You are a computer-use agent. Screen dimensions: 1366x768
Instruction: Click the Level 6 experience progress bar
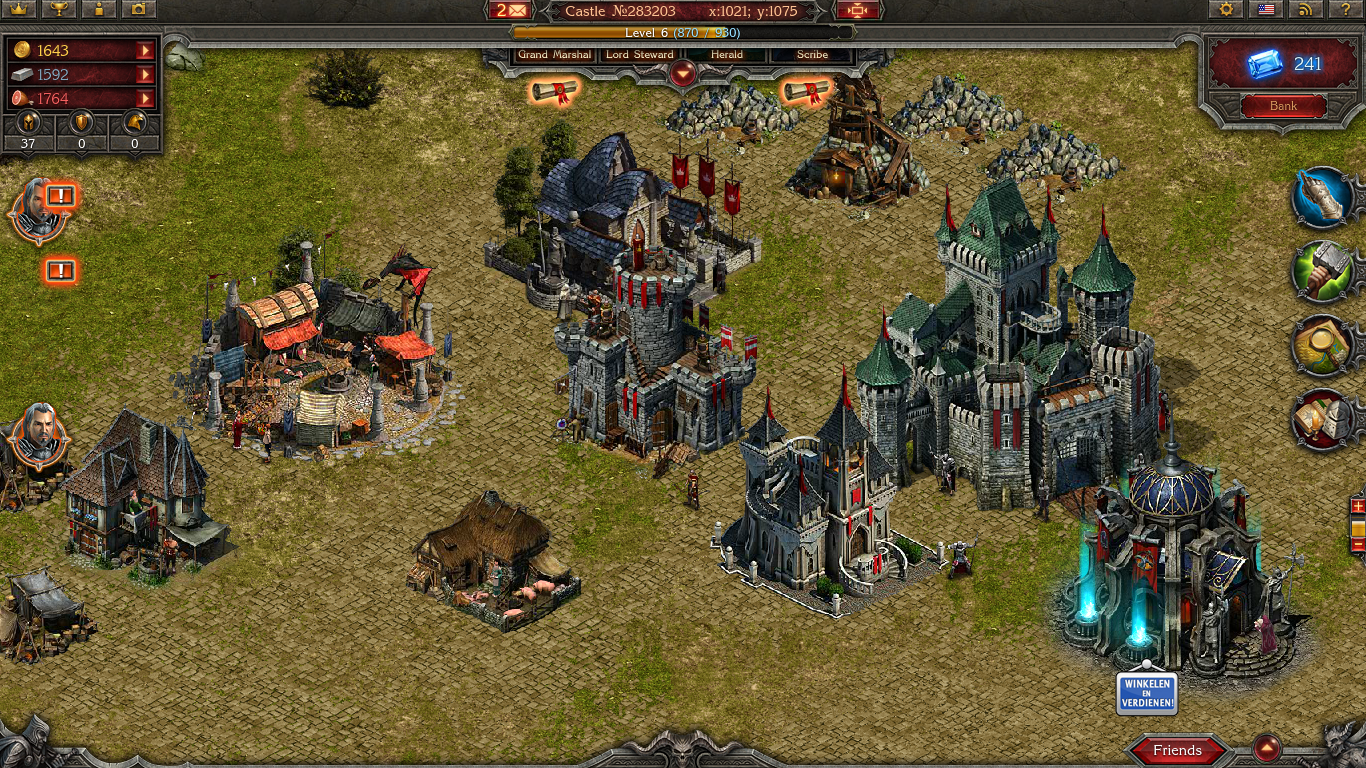coord(683,32)
